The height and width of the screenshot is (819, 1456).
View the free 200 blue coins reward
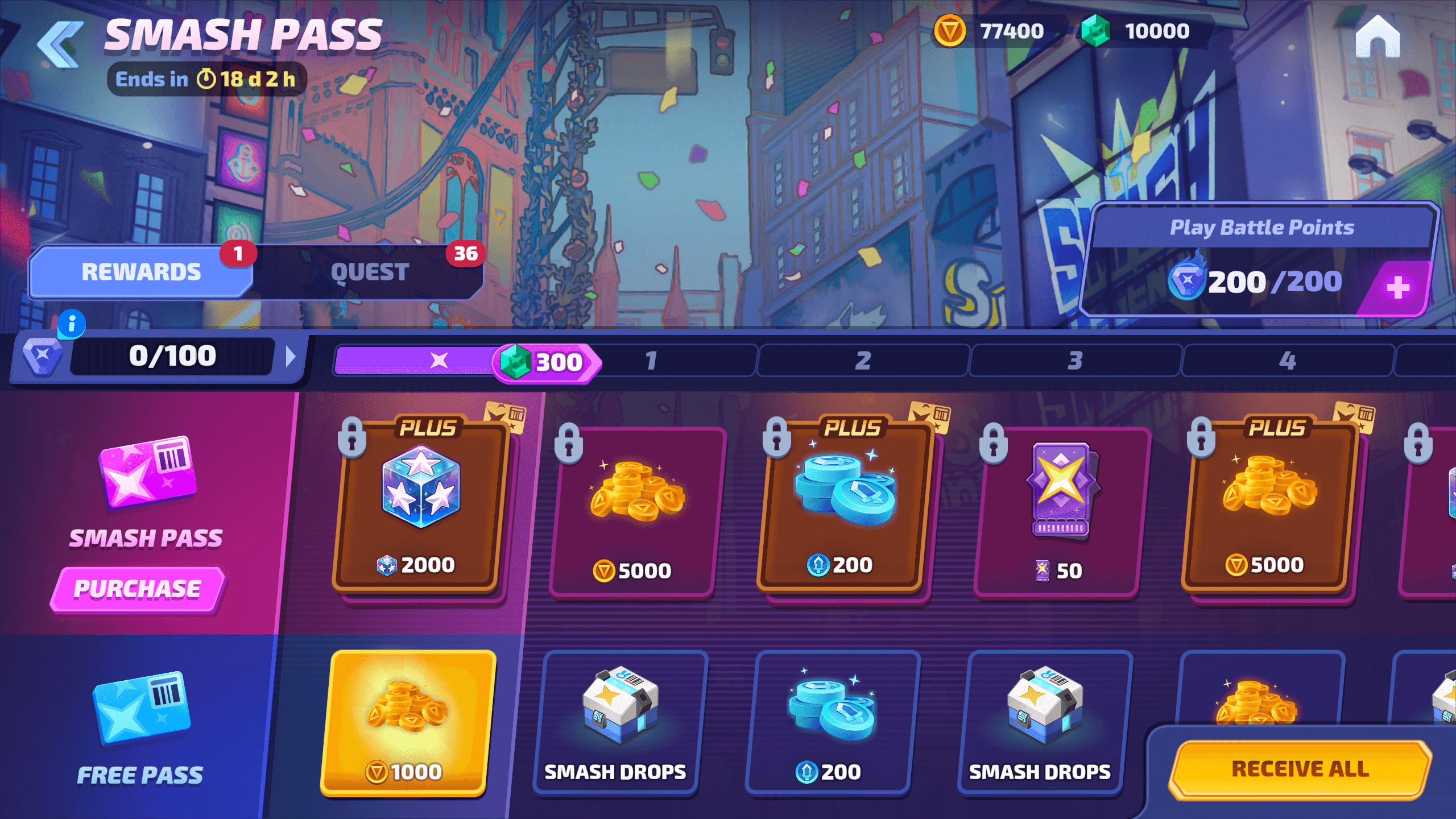click(832, 722)
